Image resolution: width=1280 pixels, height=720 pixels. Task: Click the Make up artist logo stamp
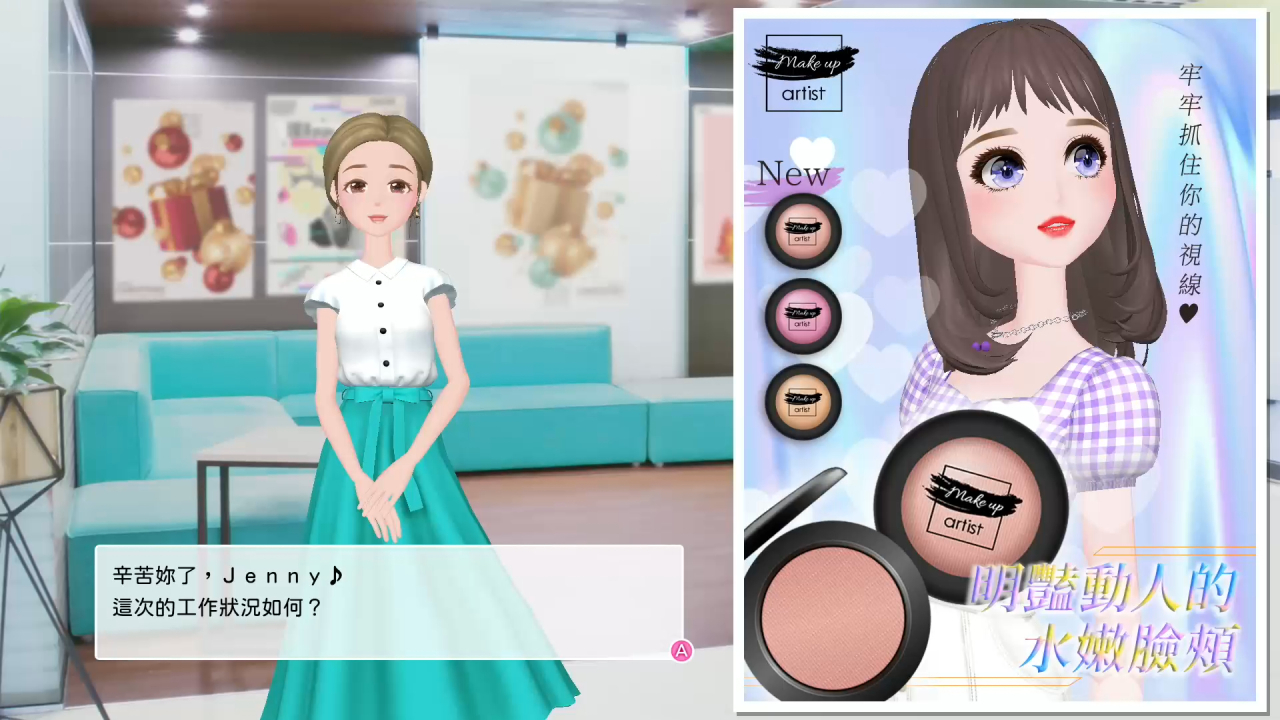(x=806, y=72)
